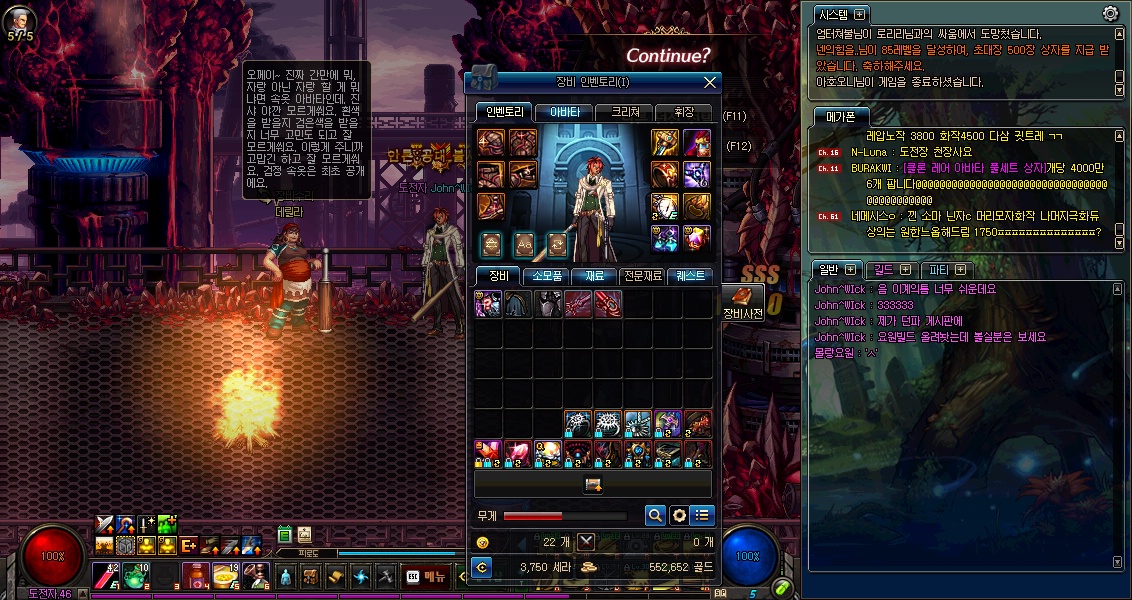Select the equipped pocket watch accessory slot

point(666,205)
